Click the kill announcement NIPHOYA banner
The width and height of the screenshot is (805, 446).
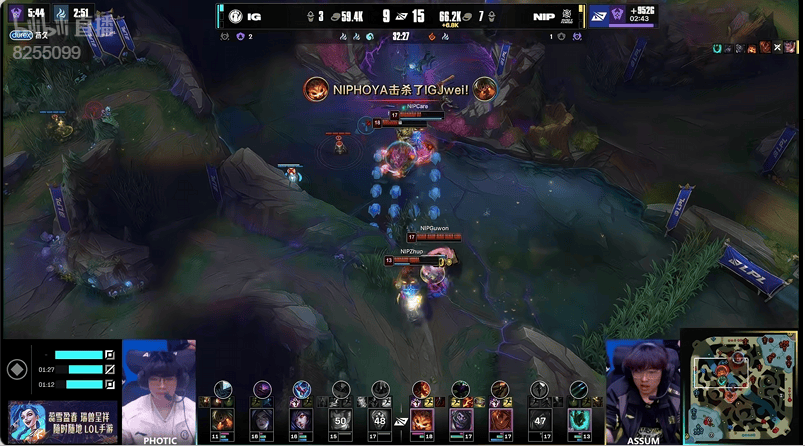[400, 90]
